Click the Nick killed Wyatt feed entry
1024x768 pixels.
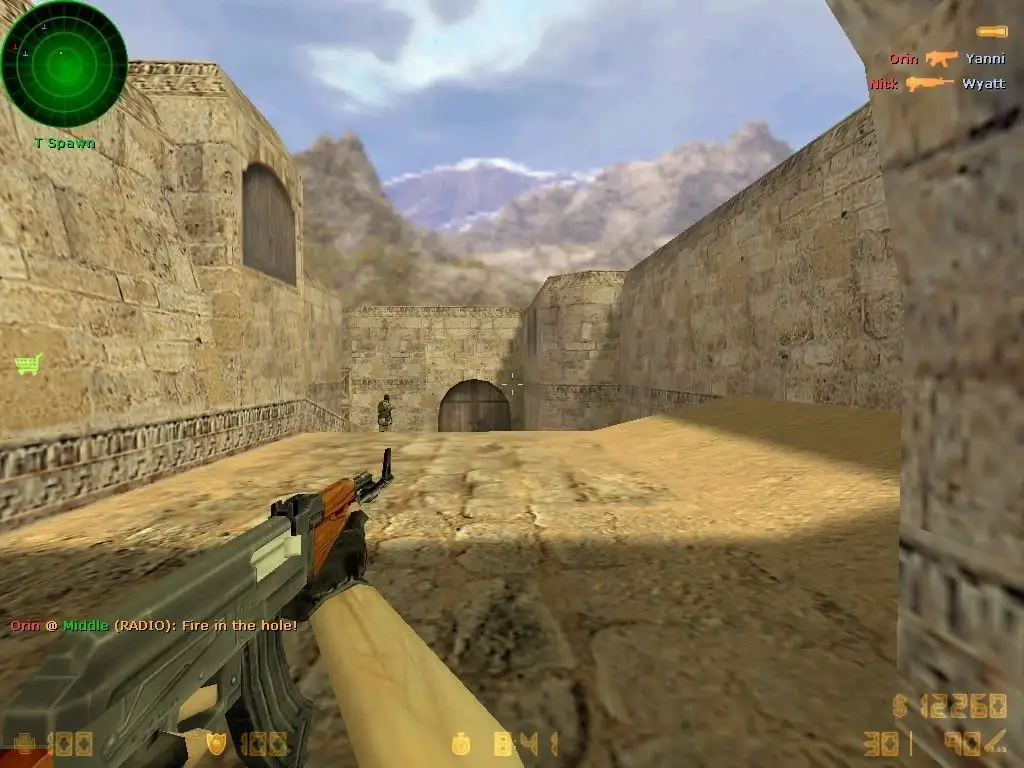point(936,84)
